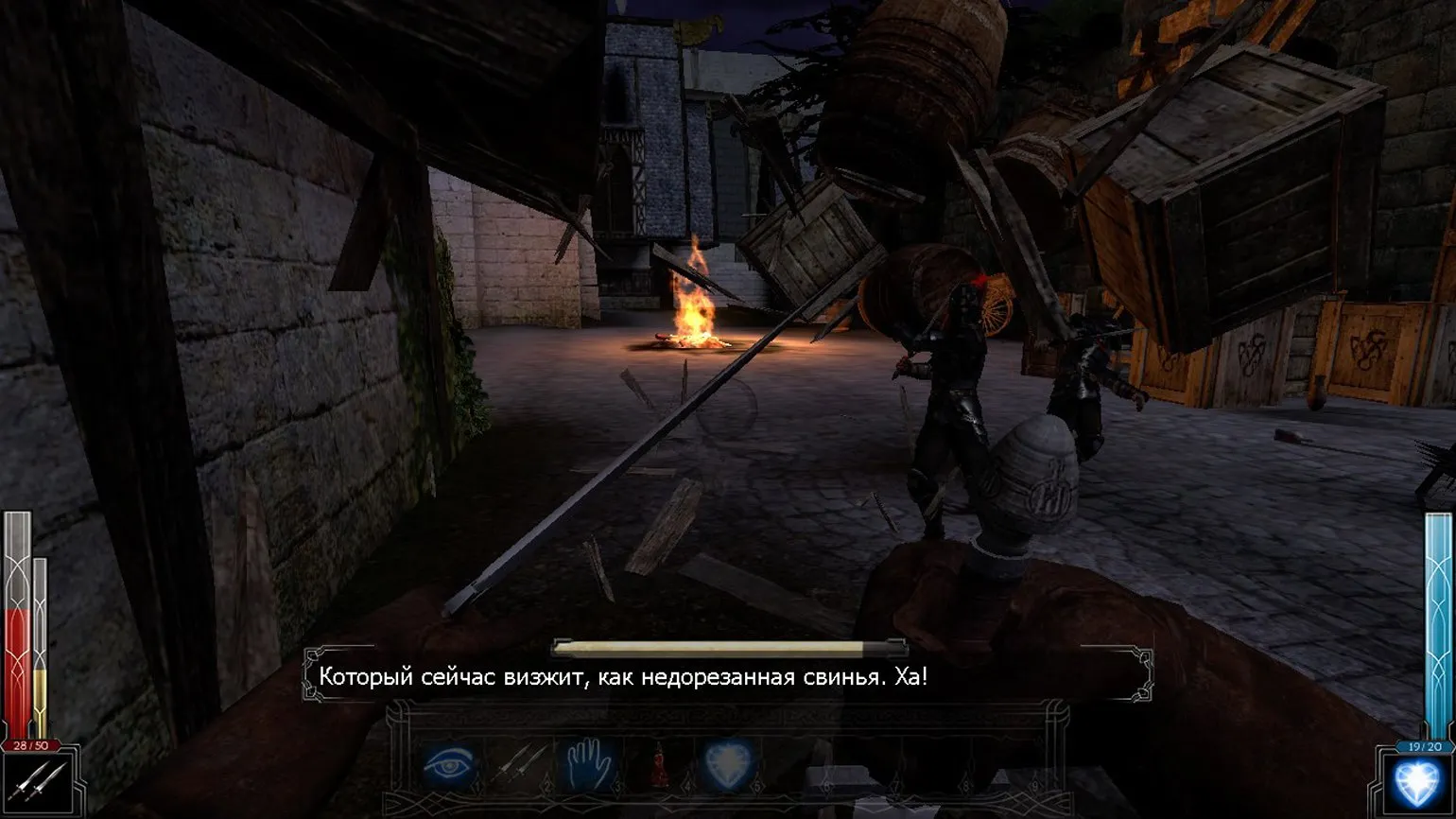Activate the blue eye spell in hotbar

point(448,762)
